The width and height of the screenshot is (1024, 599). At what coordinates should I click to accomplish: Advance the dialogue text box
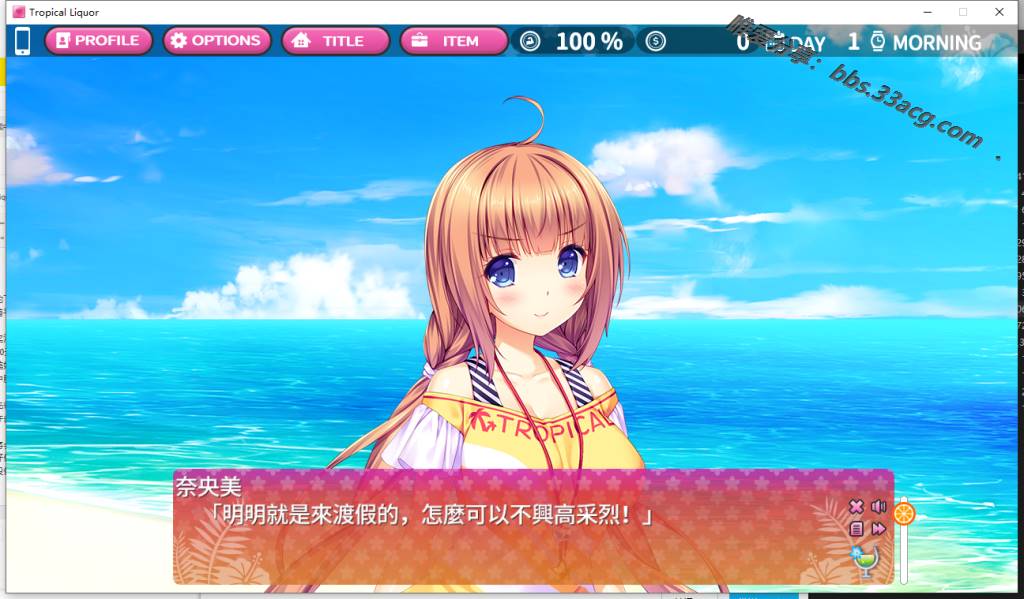[500, 540]
